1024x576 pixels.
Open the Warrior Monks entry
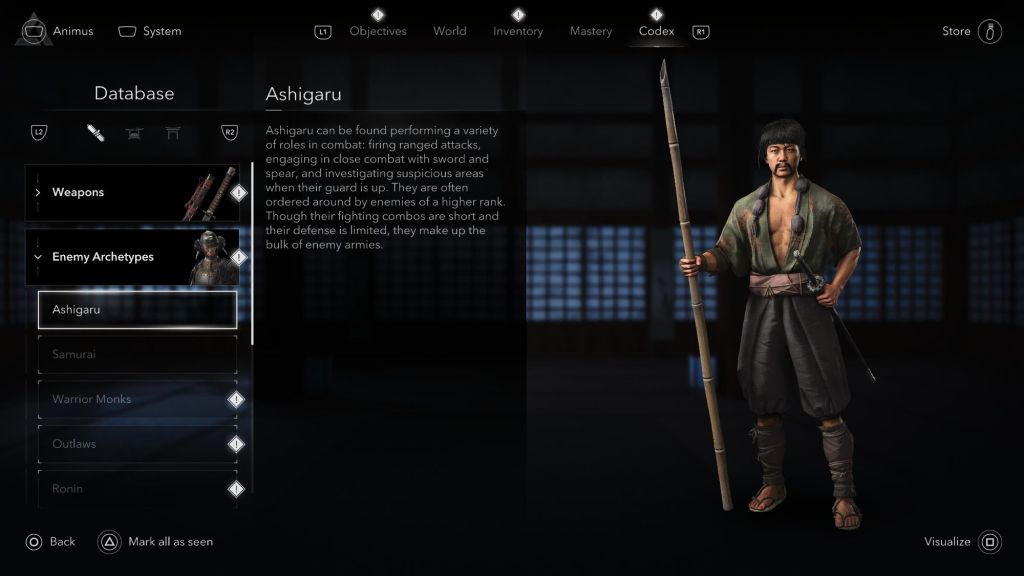[x=137, y=399]
